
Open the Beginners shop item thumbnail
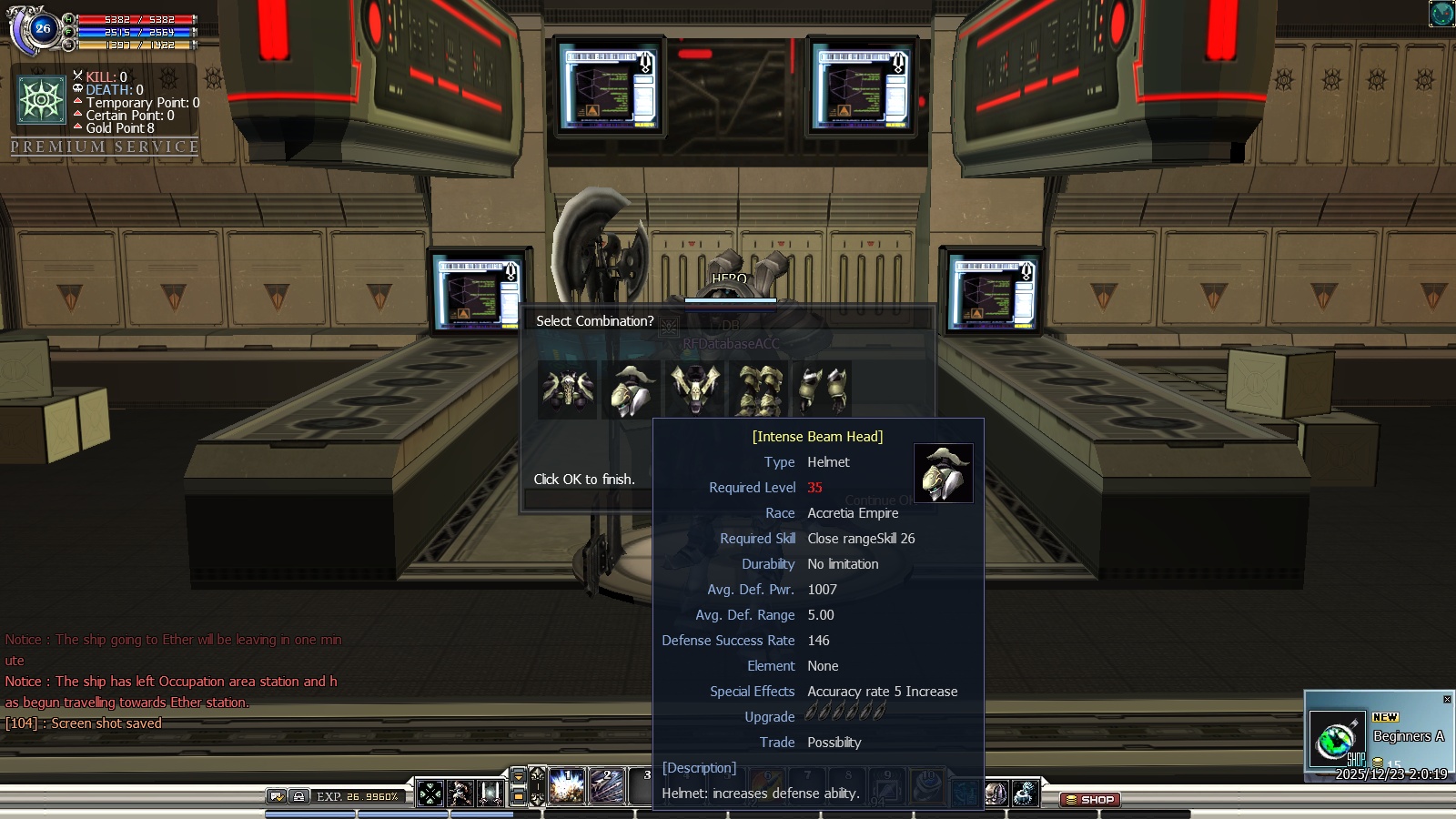[1336, 737]
